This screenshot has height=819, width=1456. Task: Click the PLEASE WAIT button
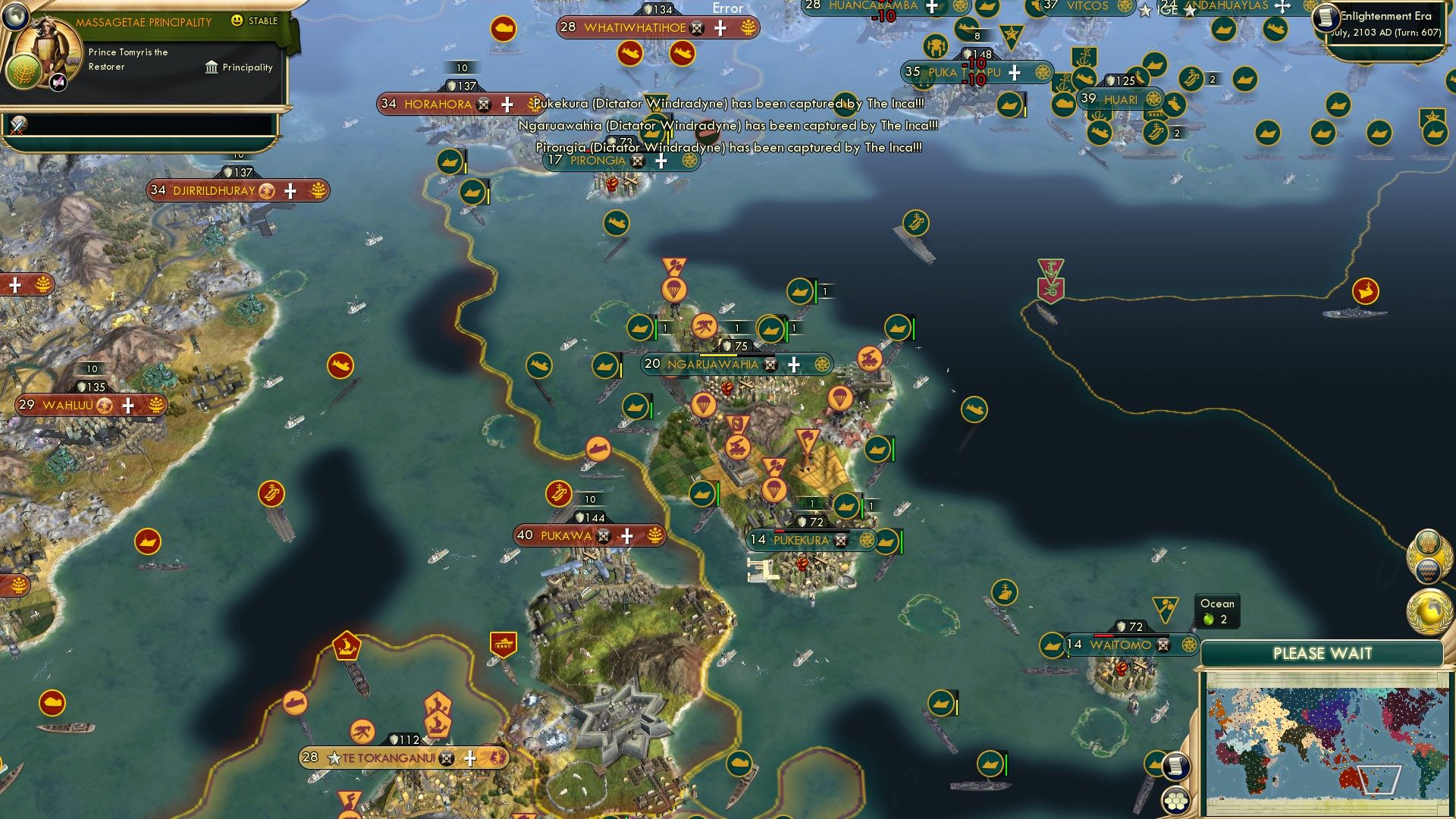click(1324, 652)
